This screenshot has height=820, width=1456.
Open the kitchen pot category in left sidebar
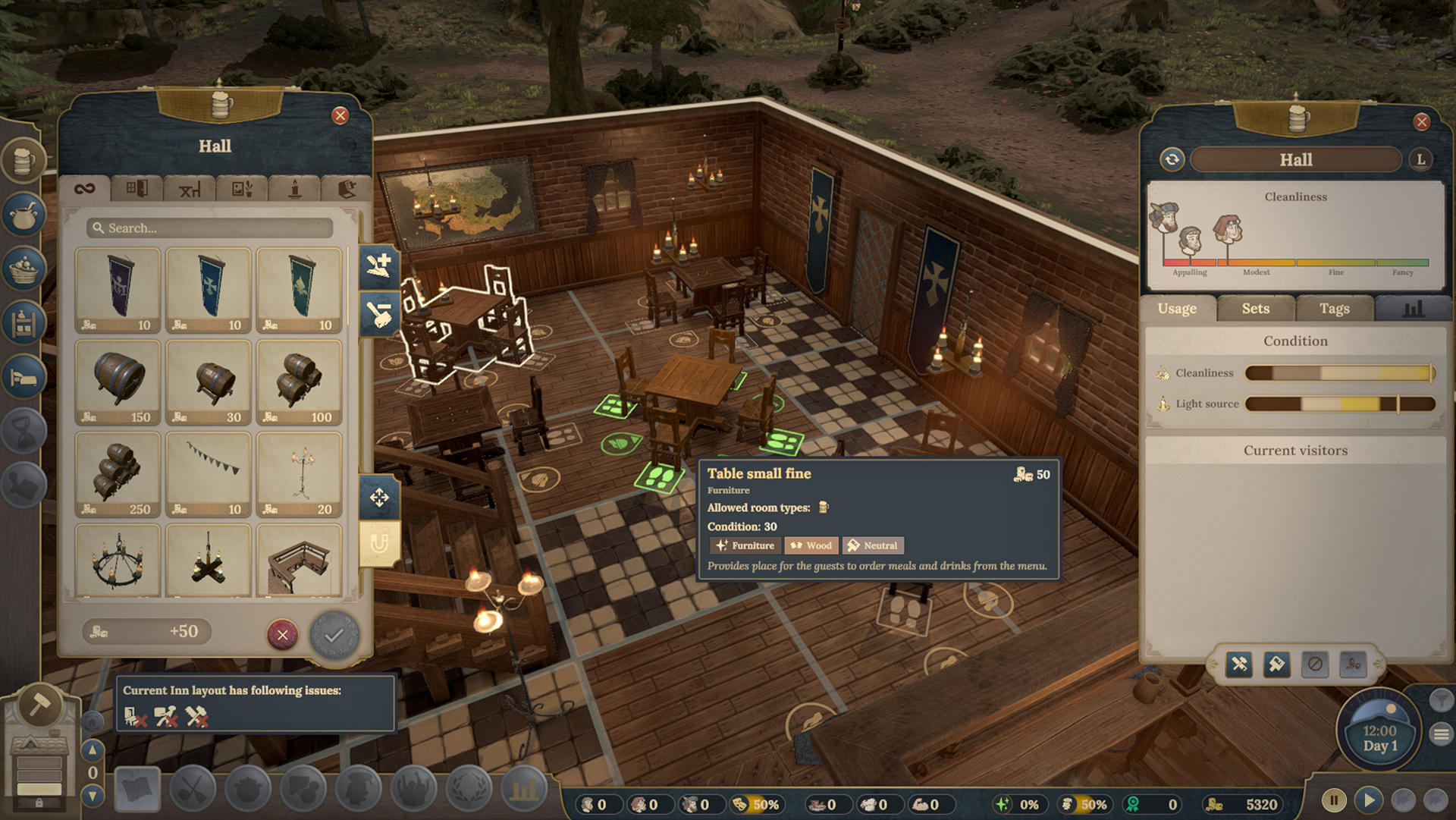coord(24,215)
